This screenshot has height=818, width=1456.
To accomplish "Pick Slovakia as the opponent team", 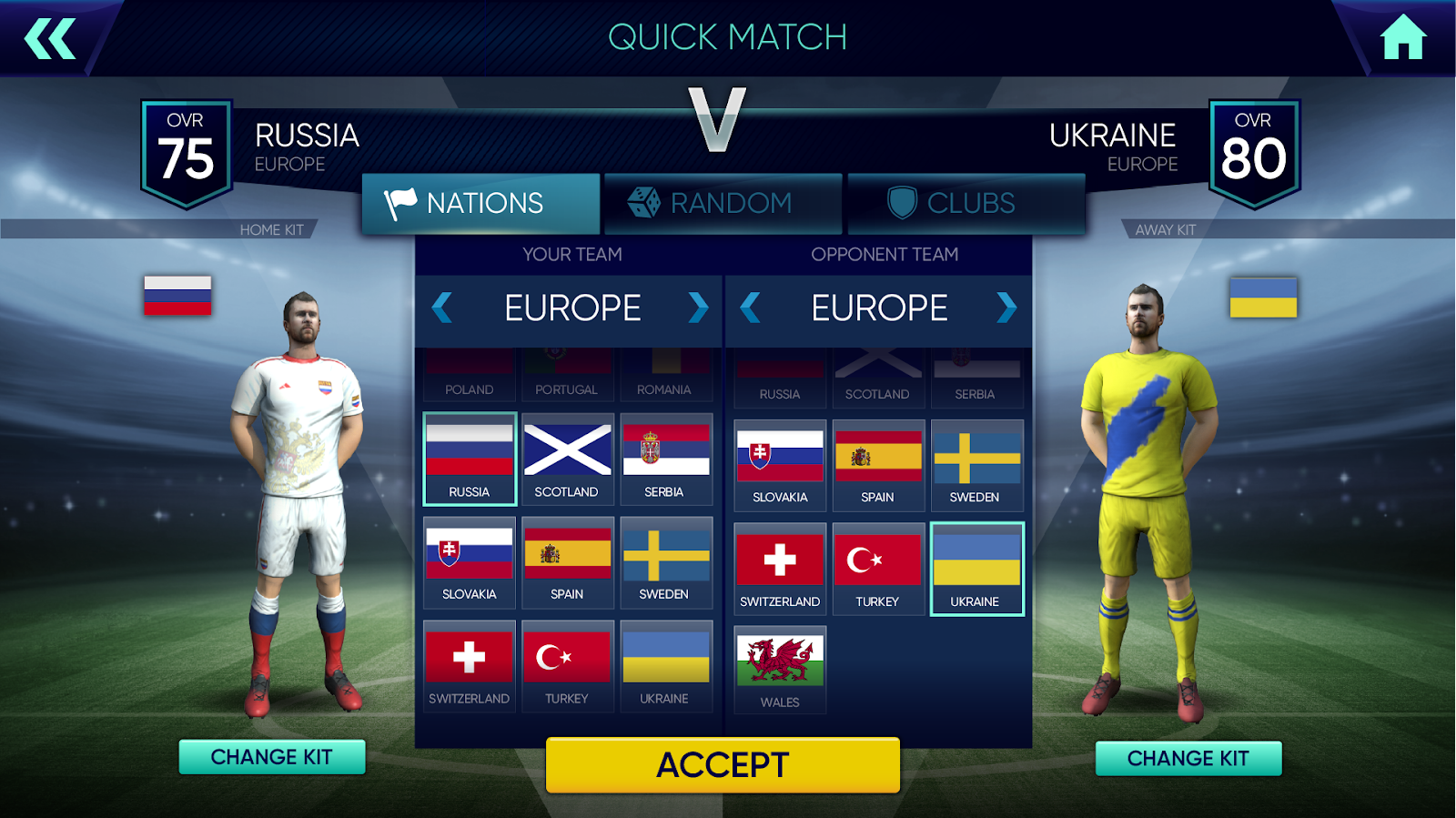I will (780, 465).
